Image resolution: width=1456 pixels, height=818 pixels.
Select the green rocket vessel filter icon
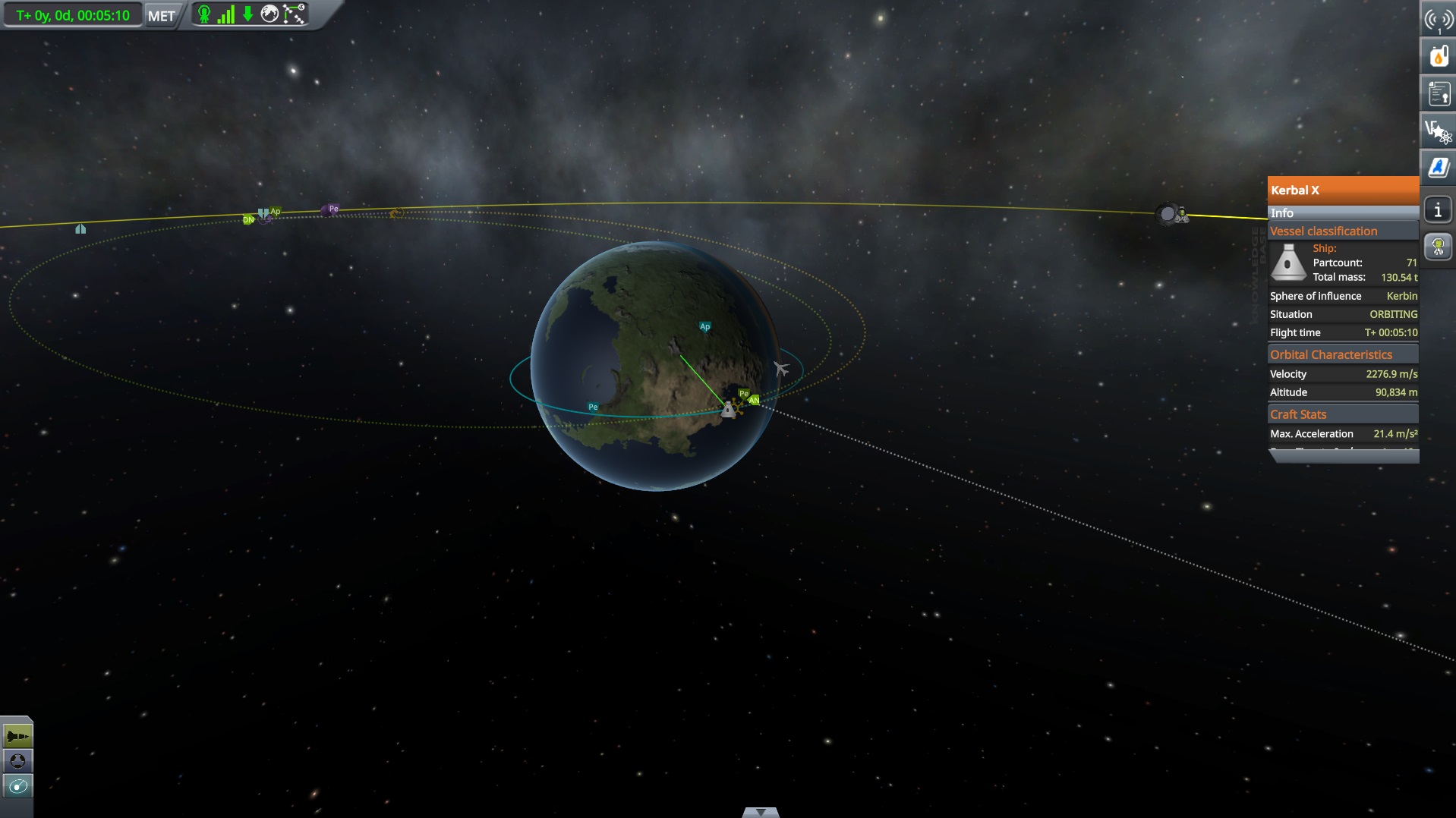17,734
